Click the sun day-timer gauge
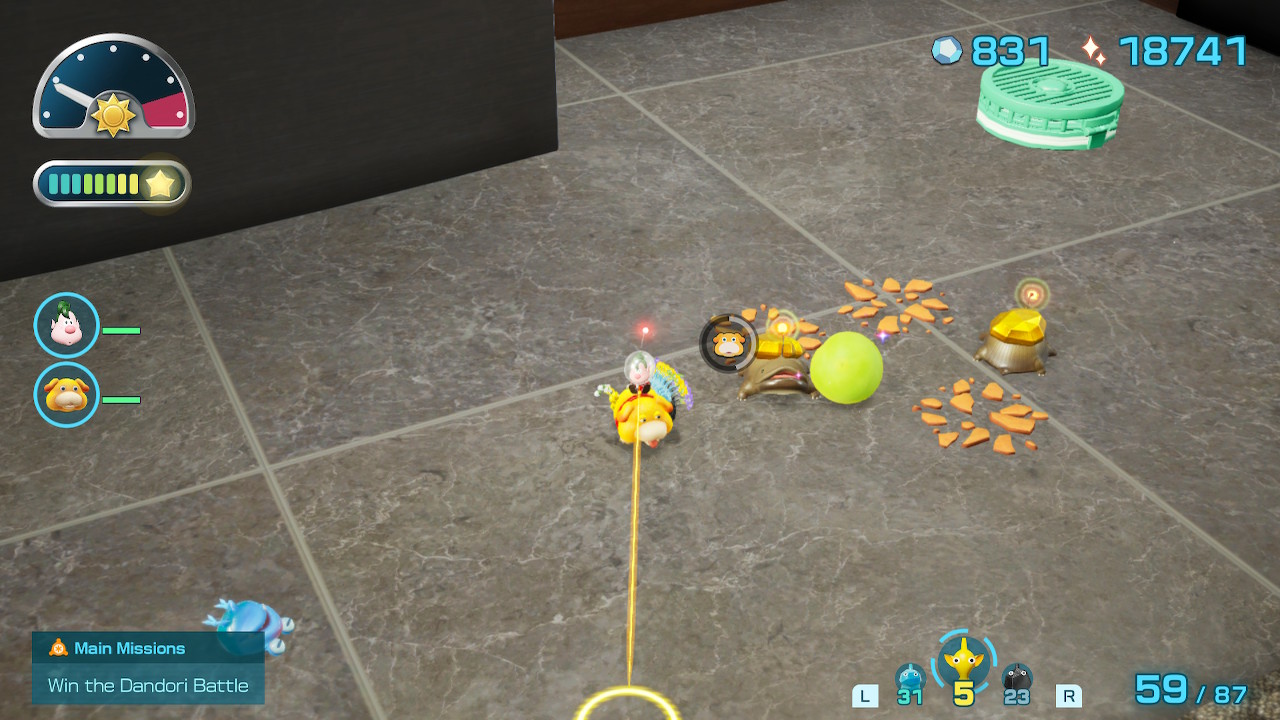 (x=113, y=88)
